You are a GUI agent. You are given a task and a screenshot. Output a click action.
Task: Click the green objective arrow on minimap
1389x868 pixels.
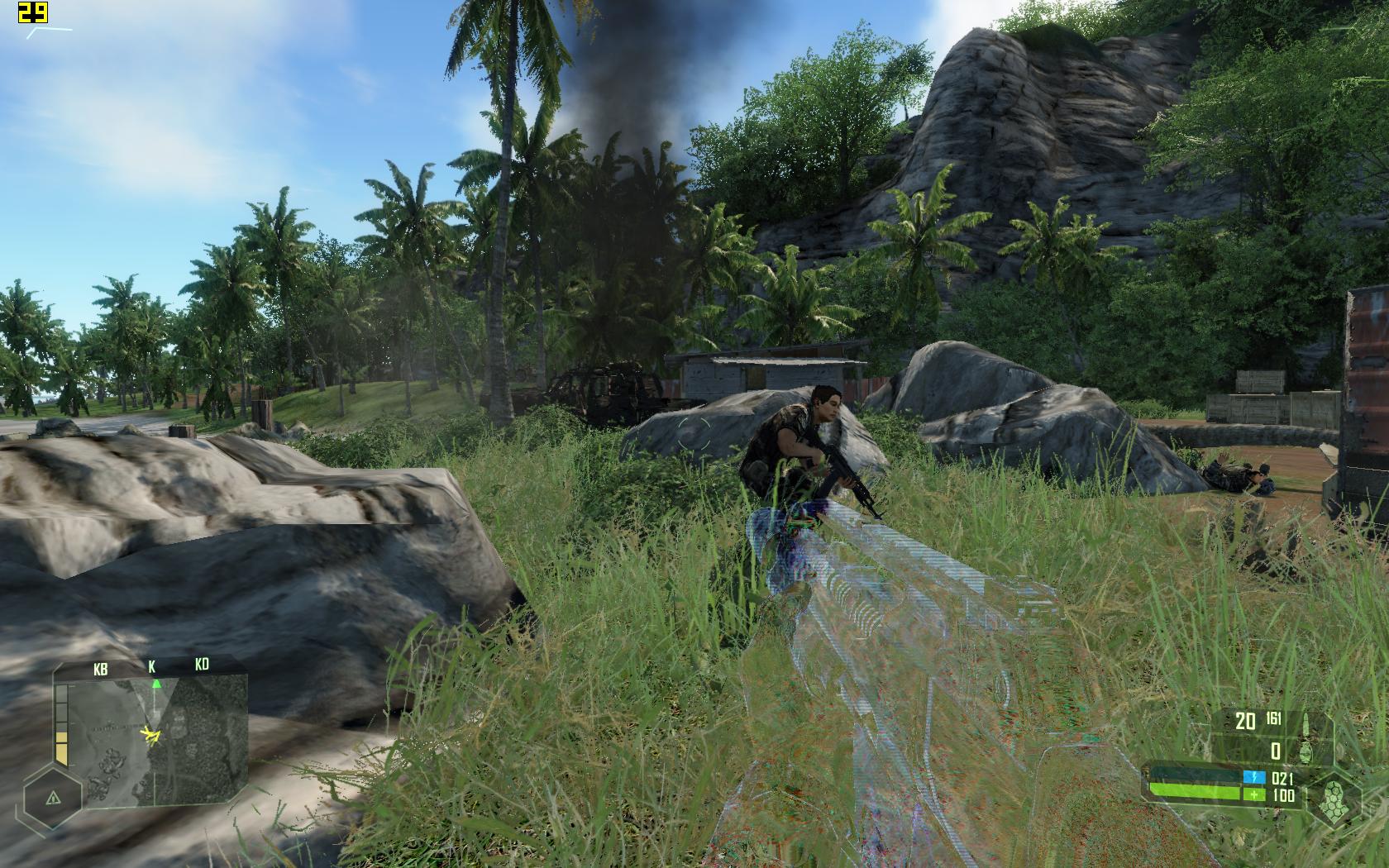pyautogui.click(x=156, y=683)
